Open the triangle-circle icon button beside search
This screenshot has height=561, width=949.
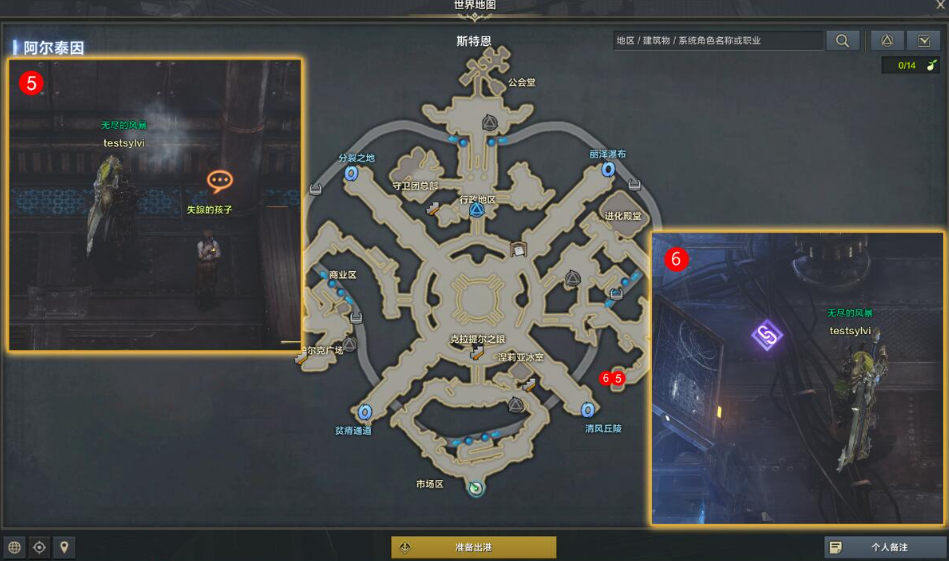pyautogui.click(x=886, y=41)
